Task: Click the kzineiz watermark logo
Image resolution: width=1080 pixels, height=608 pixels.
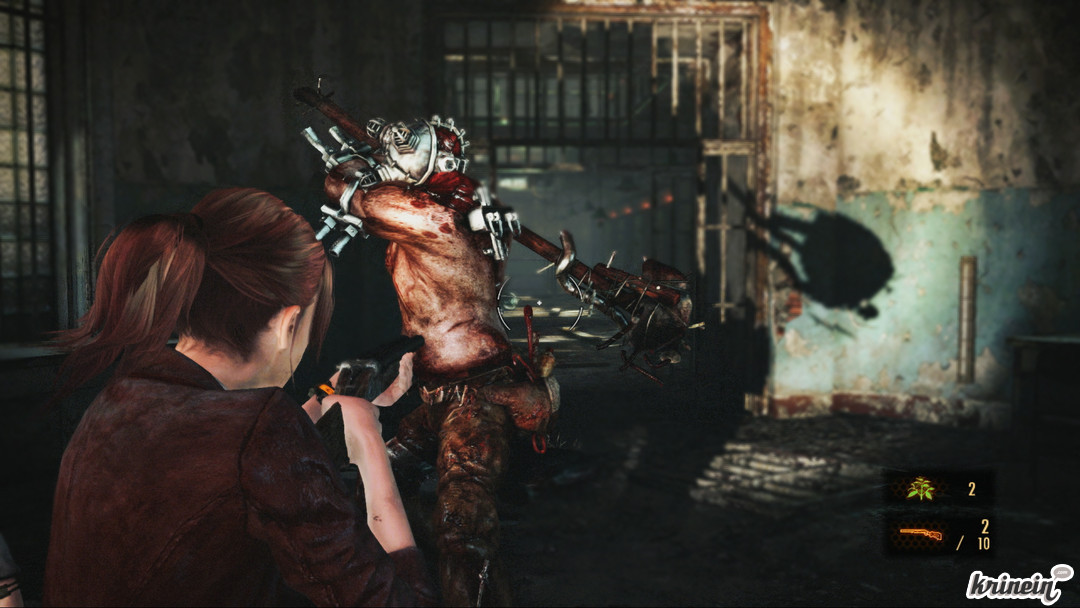Action: [1018, 584]
